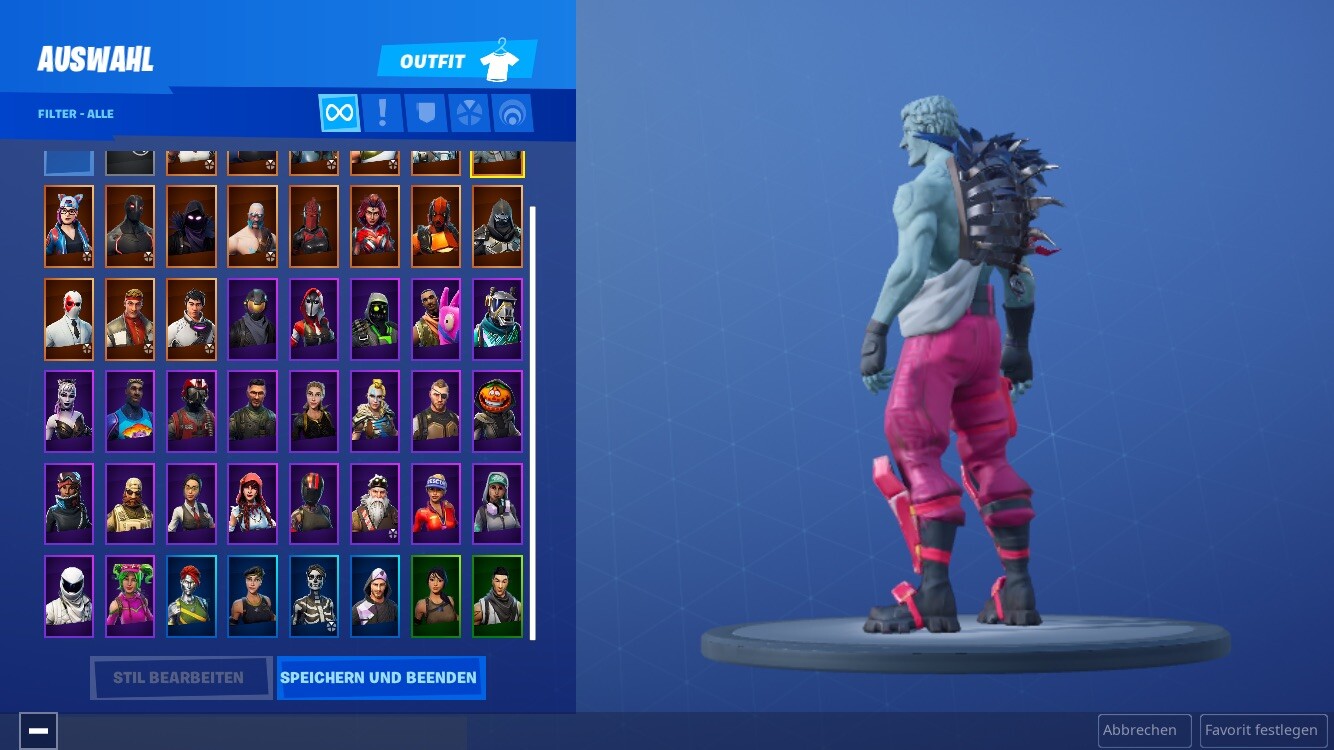Pick the Rabbit Raider pink bunny skin

[436, 319]
